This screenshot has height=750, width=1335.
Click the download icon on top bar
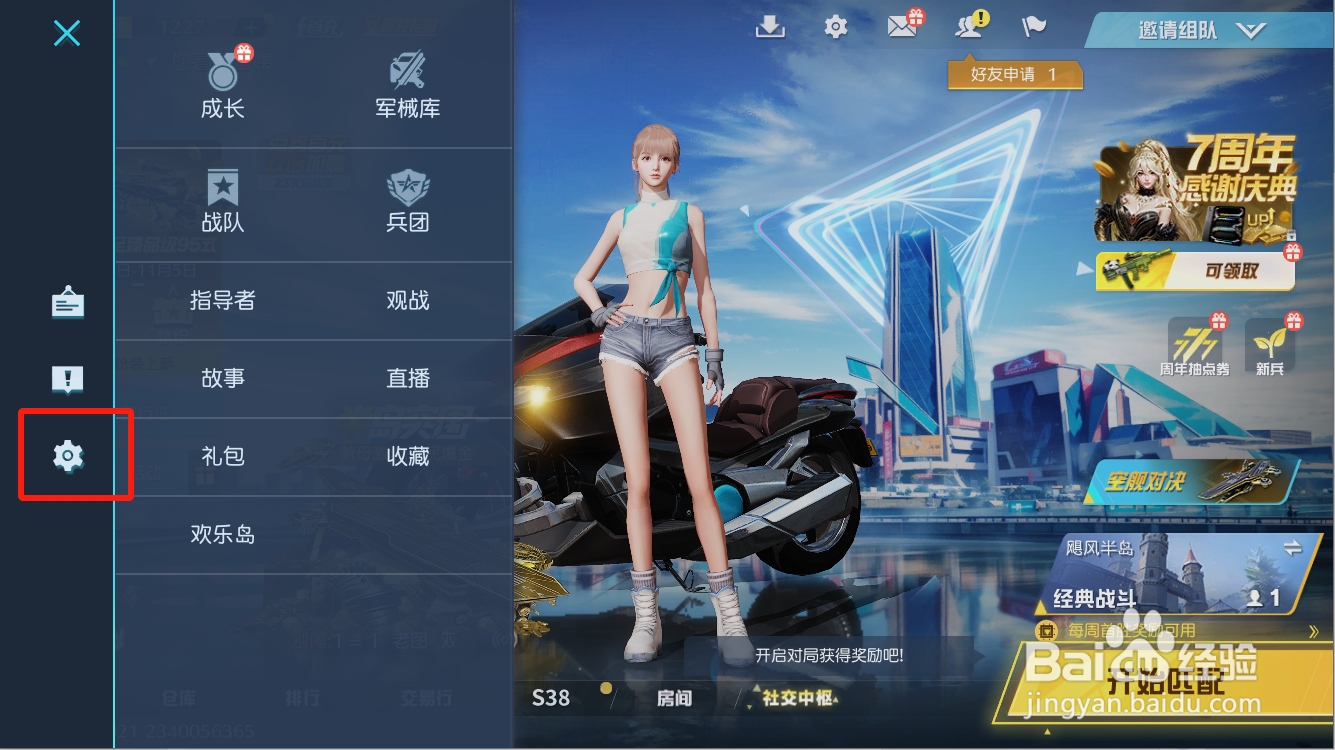tap(769, 27)
